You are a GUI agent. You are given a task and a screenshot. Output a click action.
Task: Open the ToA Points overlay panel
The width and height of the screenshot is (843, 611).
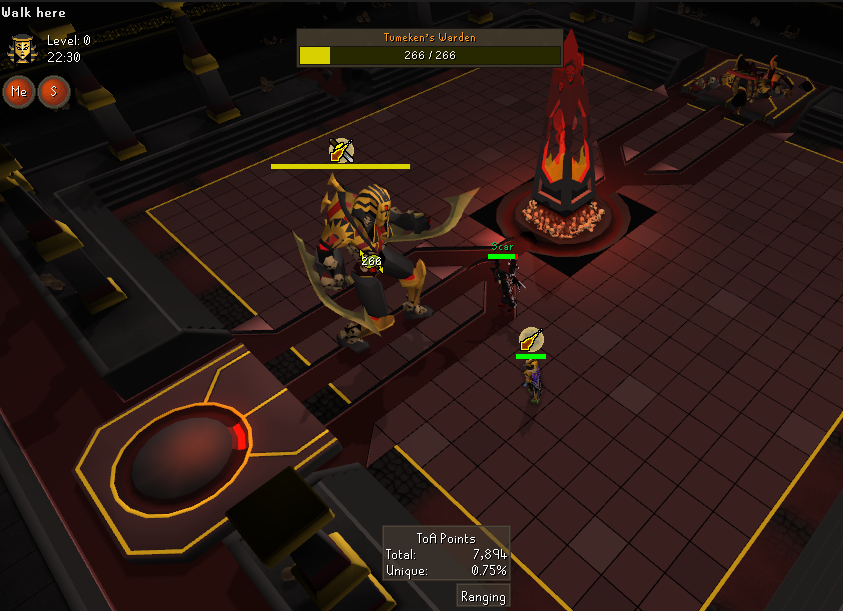point(446,553)
